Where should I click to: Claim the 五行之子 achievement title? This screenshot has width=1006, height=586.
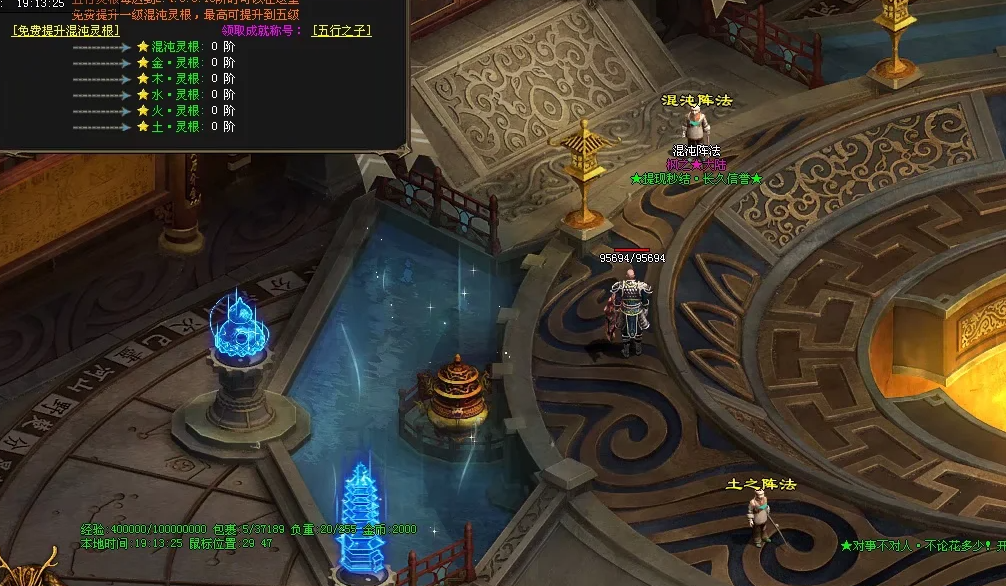pos(341,31)
